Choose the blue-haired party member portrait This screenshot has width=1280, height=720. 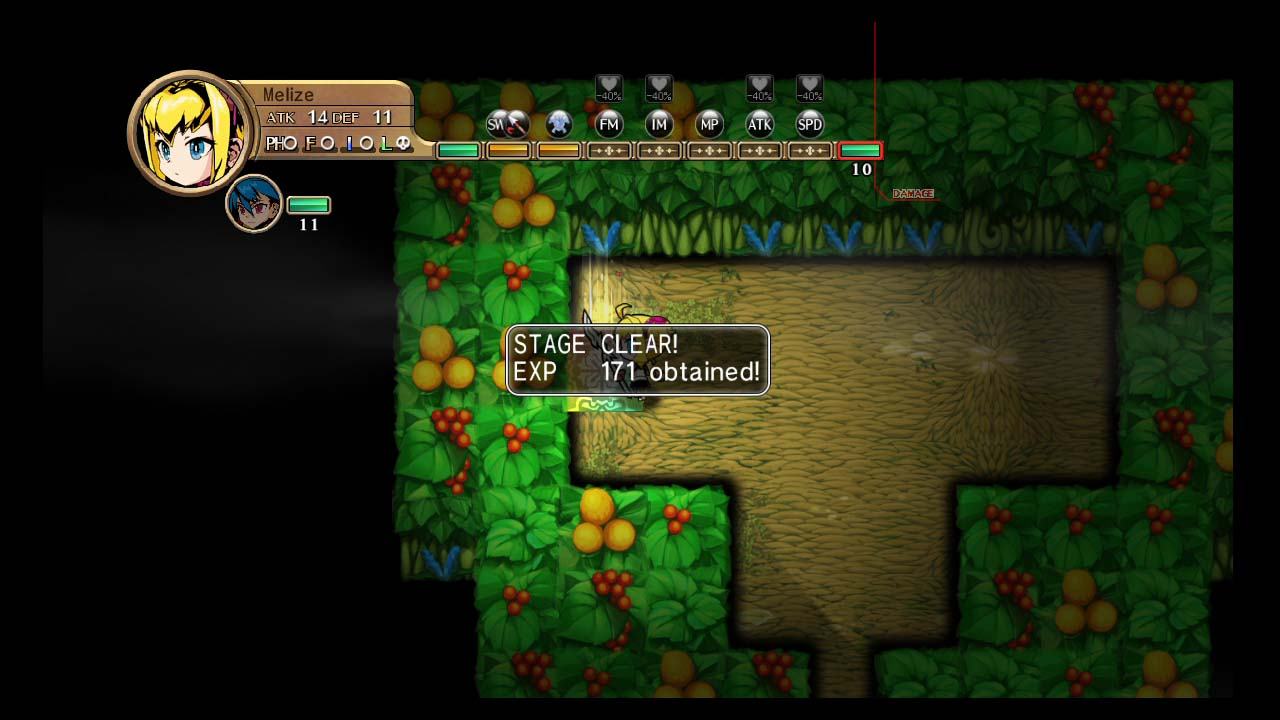coord(253,203)
